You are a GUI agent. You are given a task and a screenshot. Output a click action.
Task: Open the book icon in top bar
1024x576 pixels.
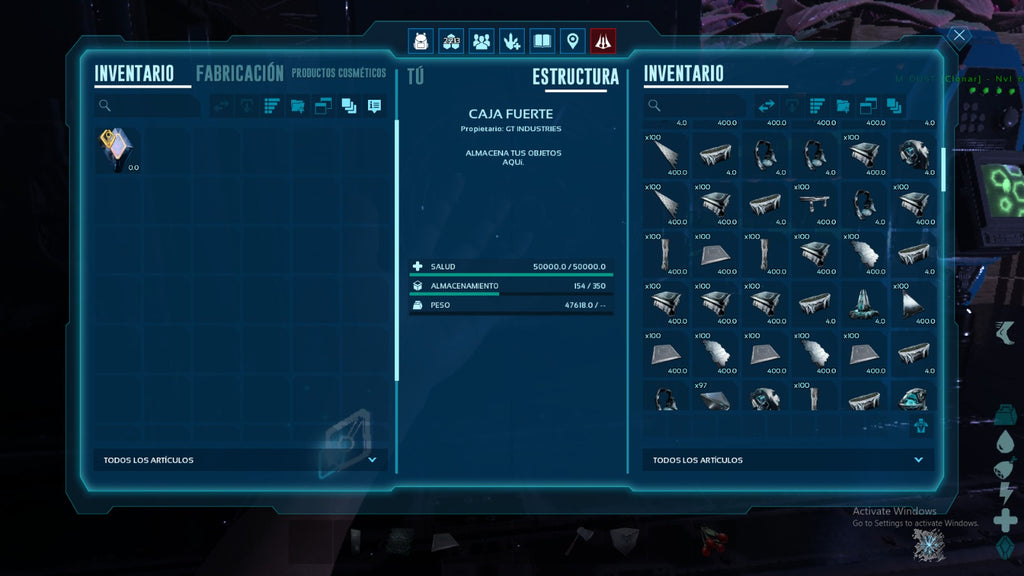542,41
